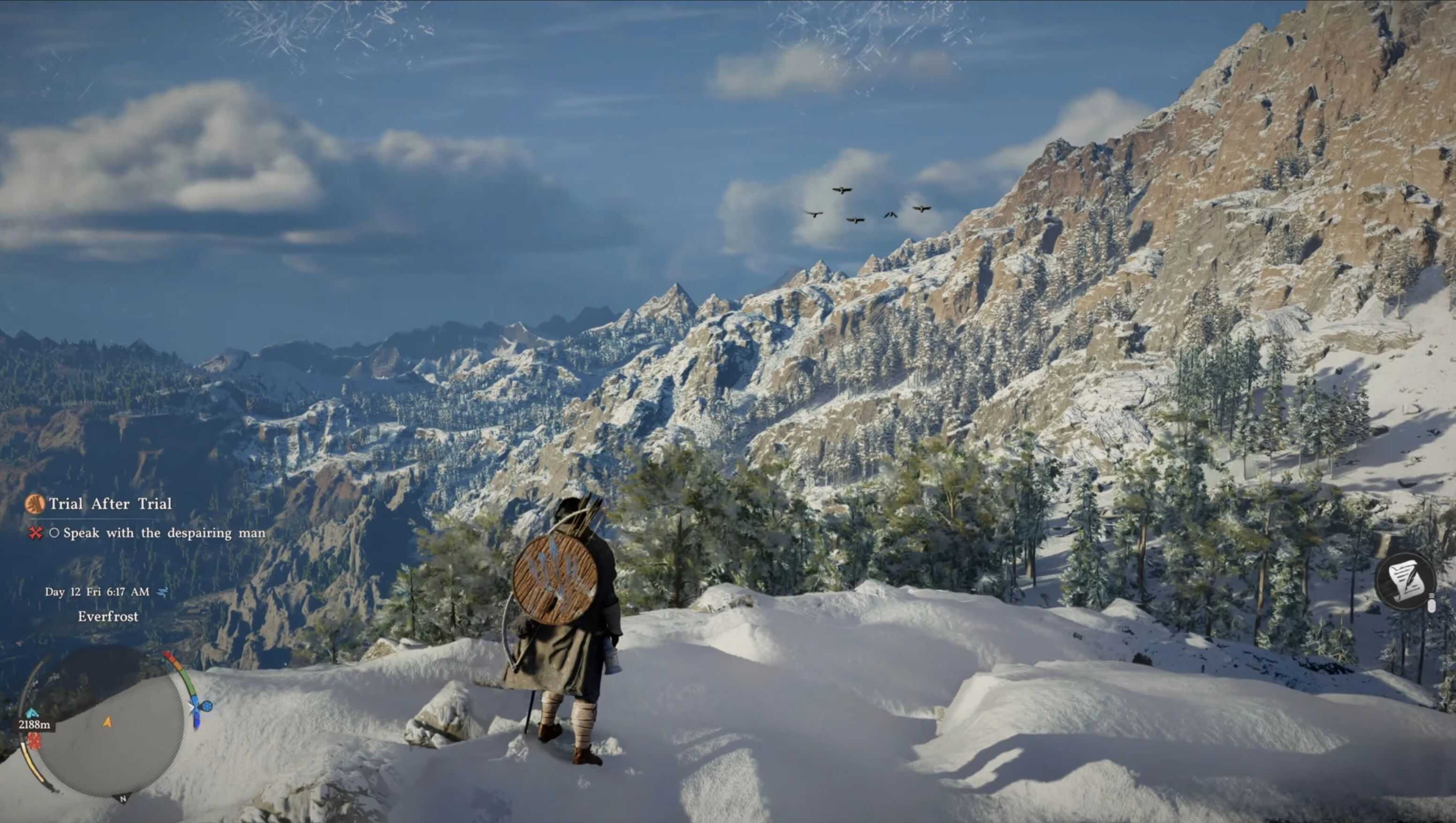Click the N compass marker on the minimap
Screen dimensions: 1456x823
(x=123, y=799)
